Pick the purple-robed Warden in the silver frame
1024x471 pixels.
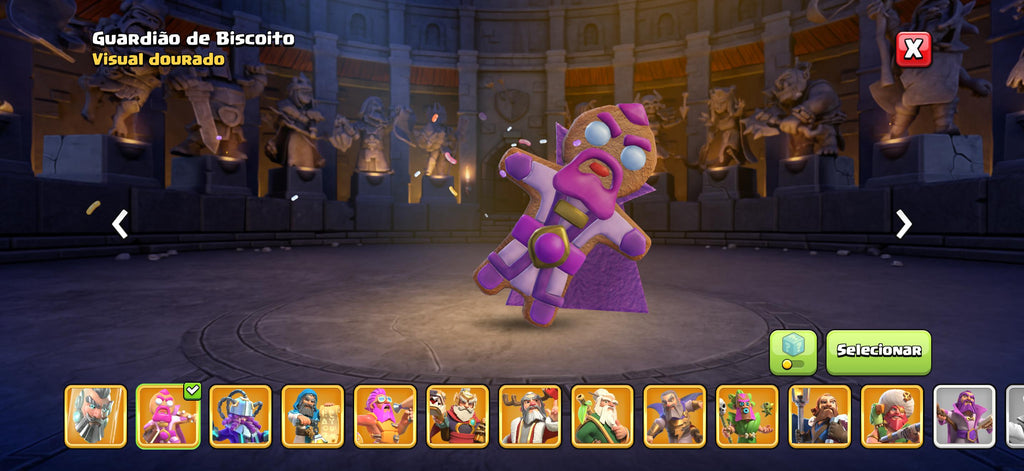pos(965,416)
